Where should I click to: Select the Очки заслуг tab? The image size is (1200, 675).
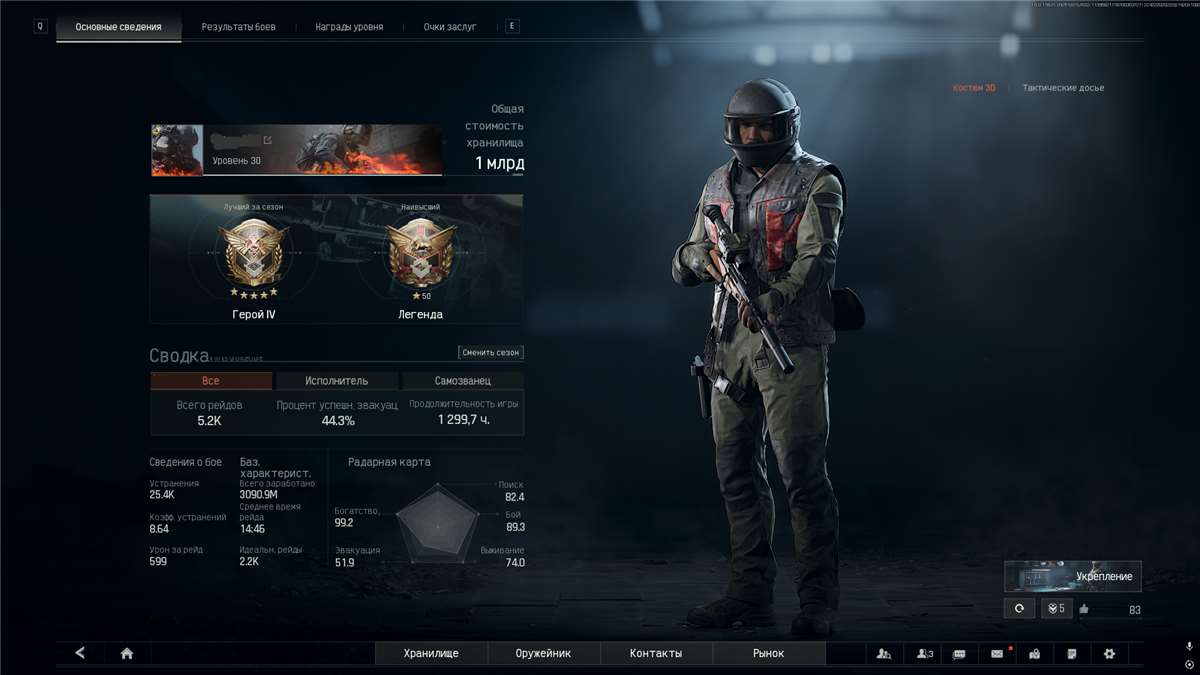pos(450,27)
